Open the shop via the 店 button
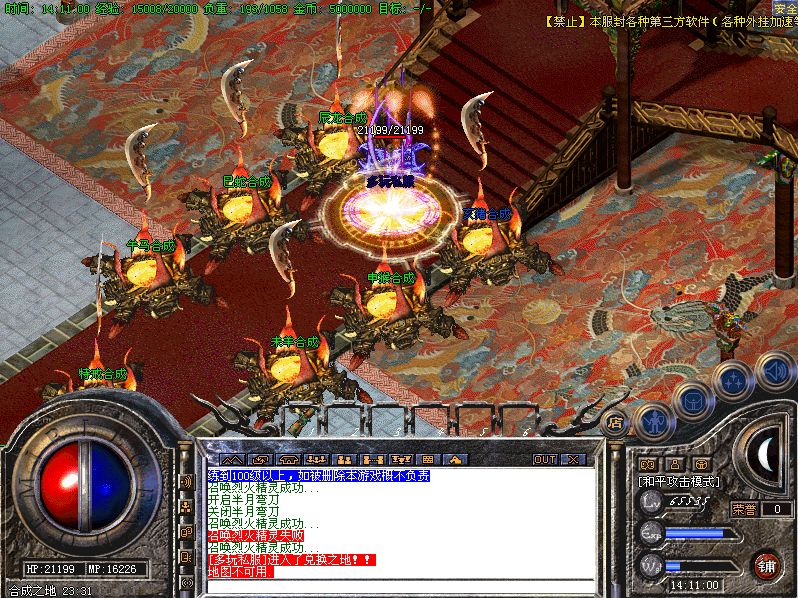This screenshot has width=798, height=598. pyautogui.click(x=616, y=423)
